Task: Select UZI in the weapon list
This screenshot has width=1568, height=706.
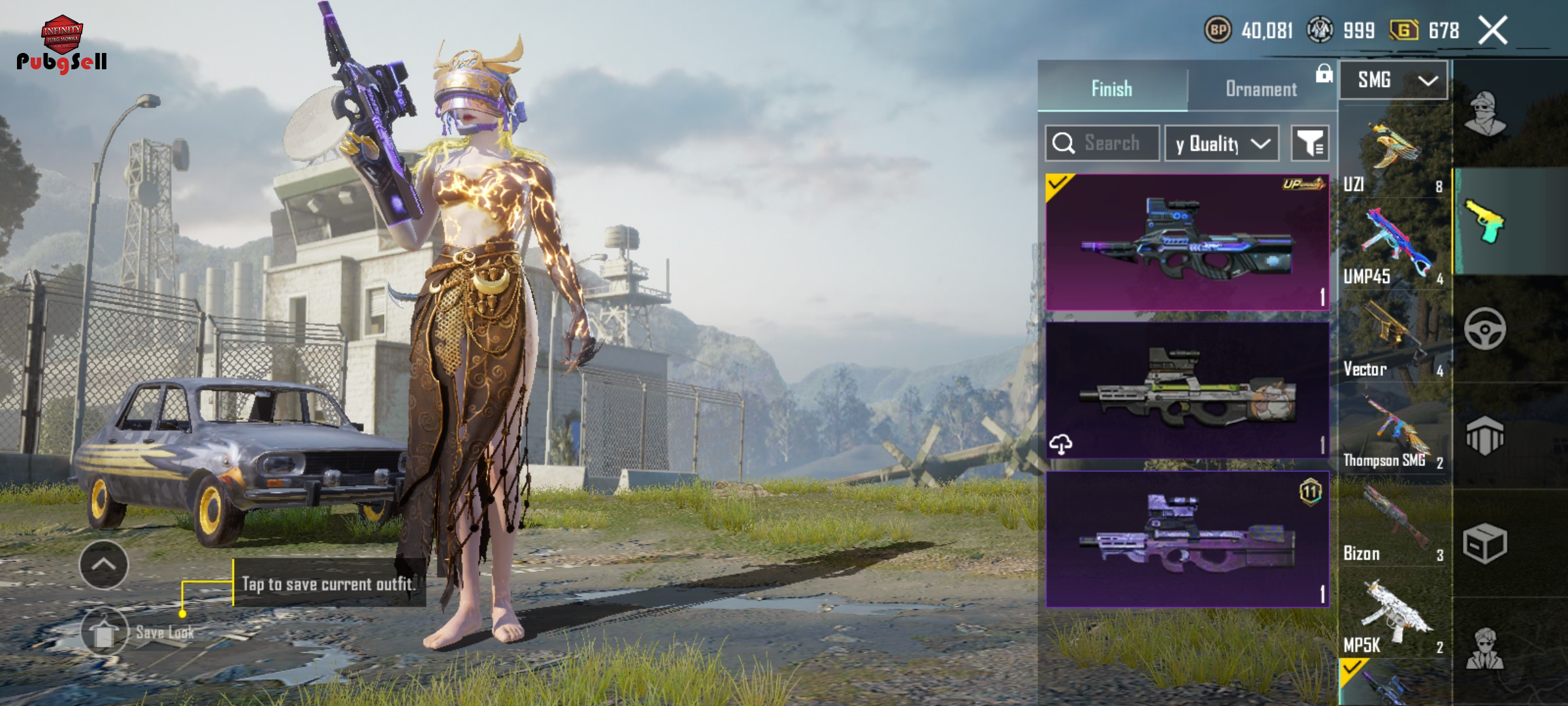Action: click(x=1394, y=158)
